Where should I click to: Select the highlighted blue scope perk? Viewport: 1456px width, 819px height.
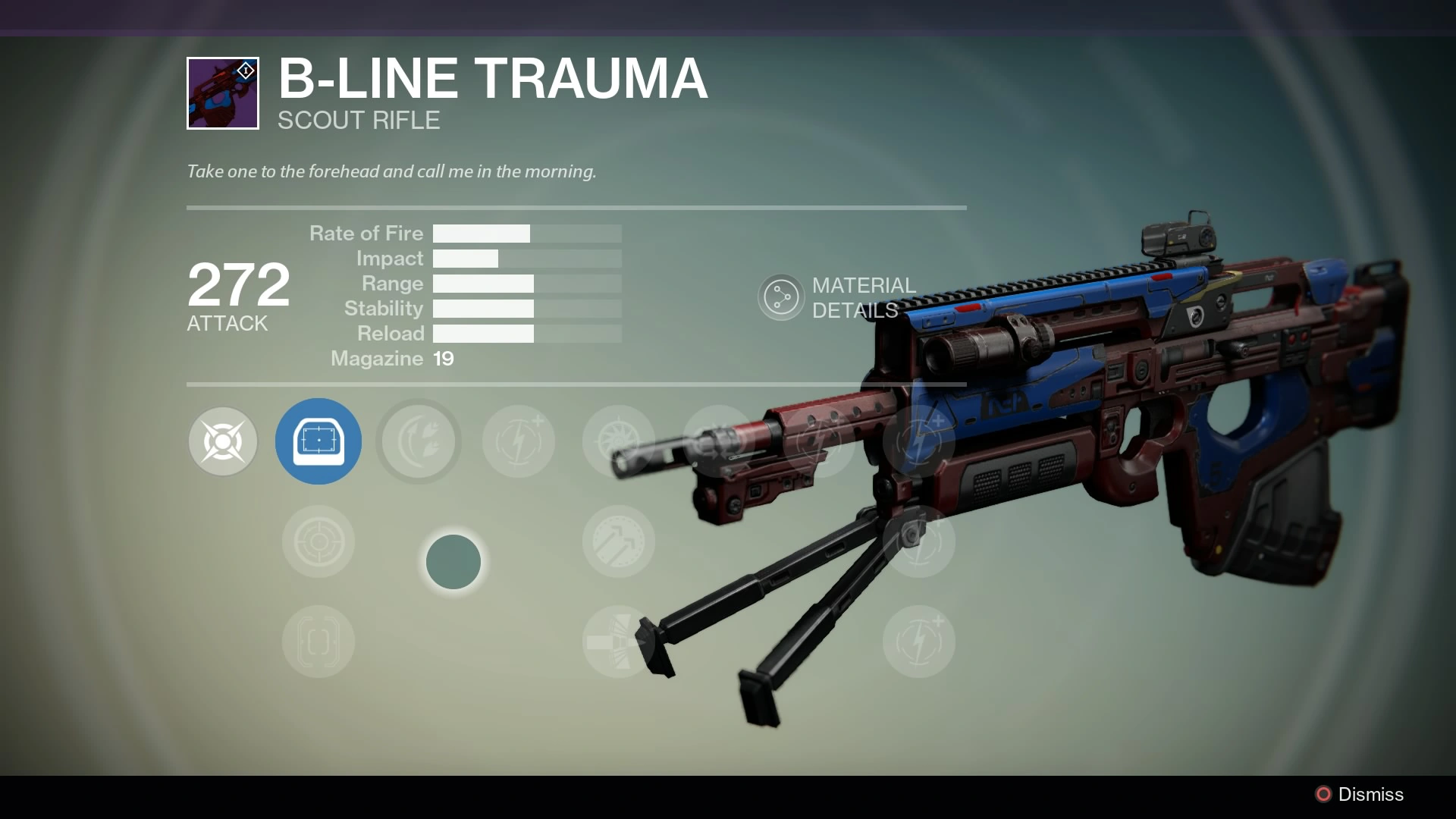[318, 441]
